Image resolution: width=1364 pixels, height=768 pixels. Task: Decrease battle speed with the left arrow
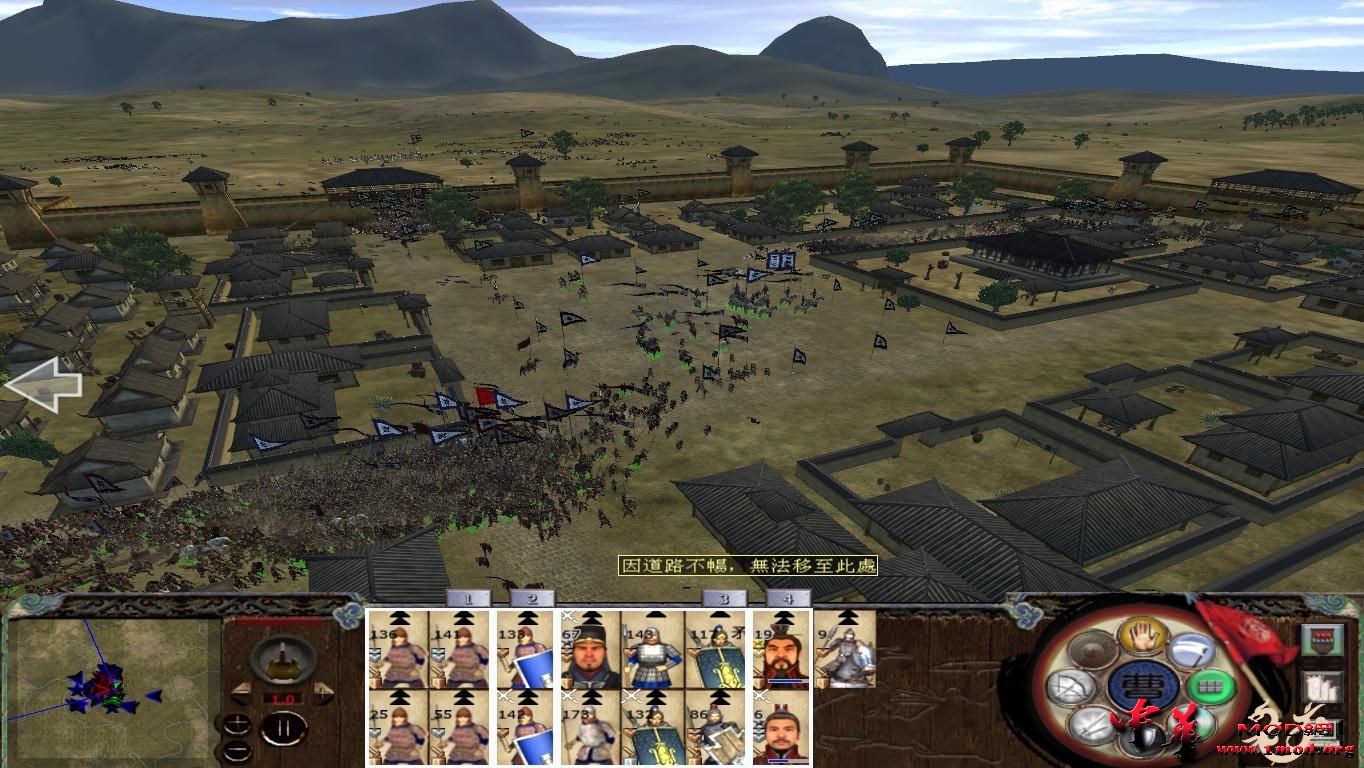(x=242, y=692)
